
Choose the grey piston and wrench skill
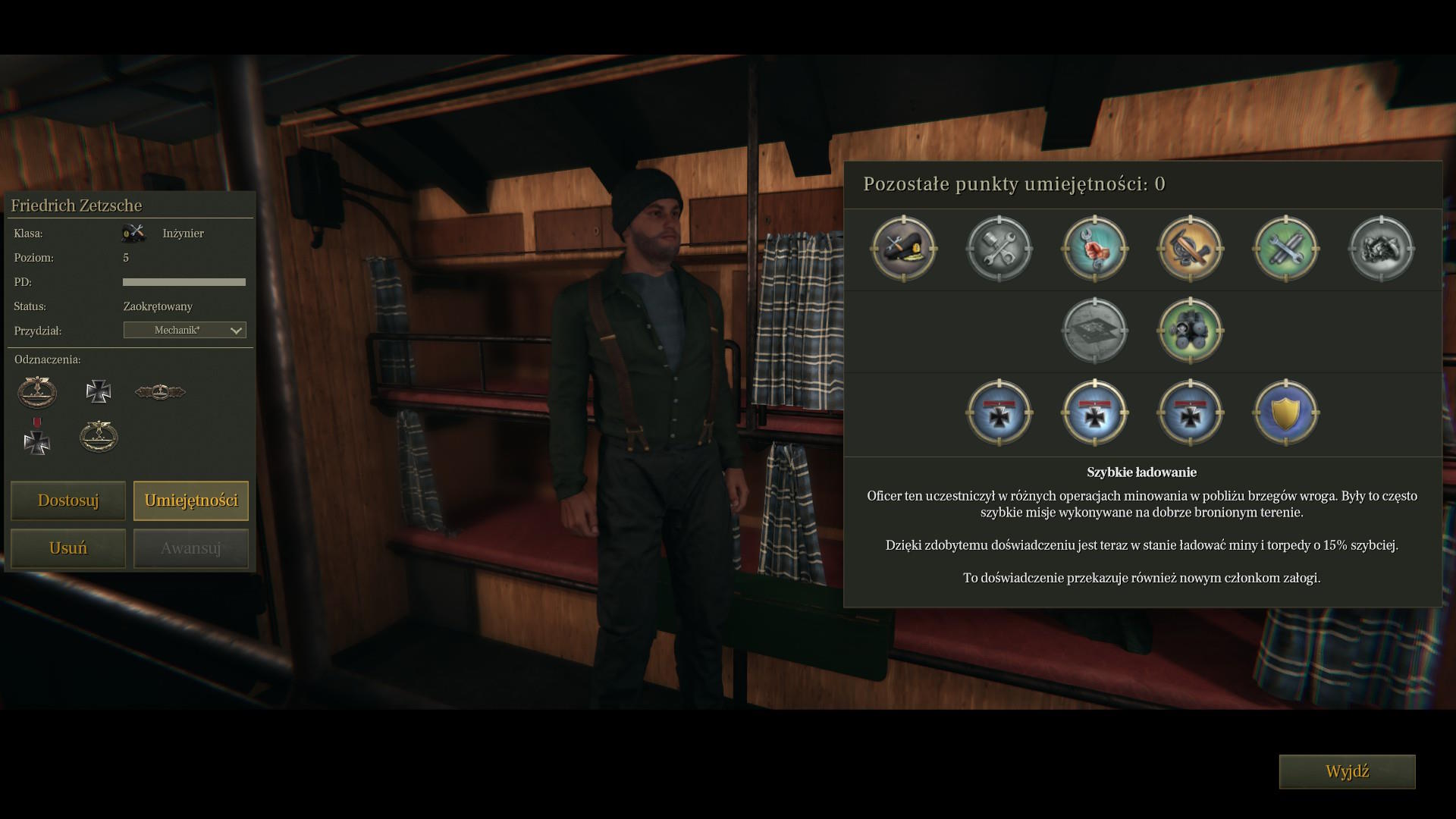pos(999,249)
